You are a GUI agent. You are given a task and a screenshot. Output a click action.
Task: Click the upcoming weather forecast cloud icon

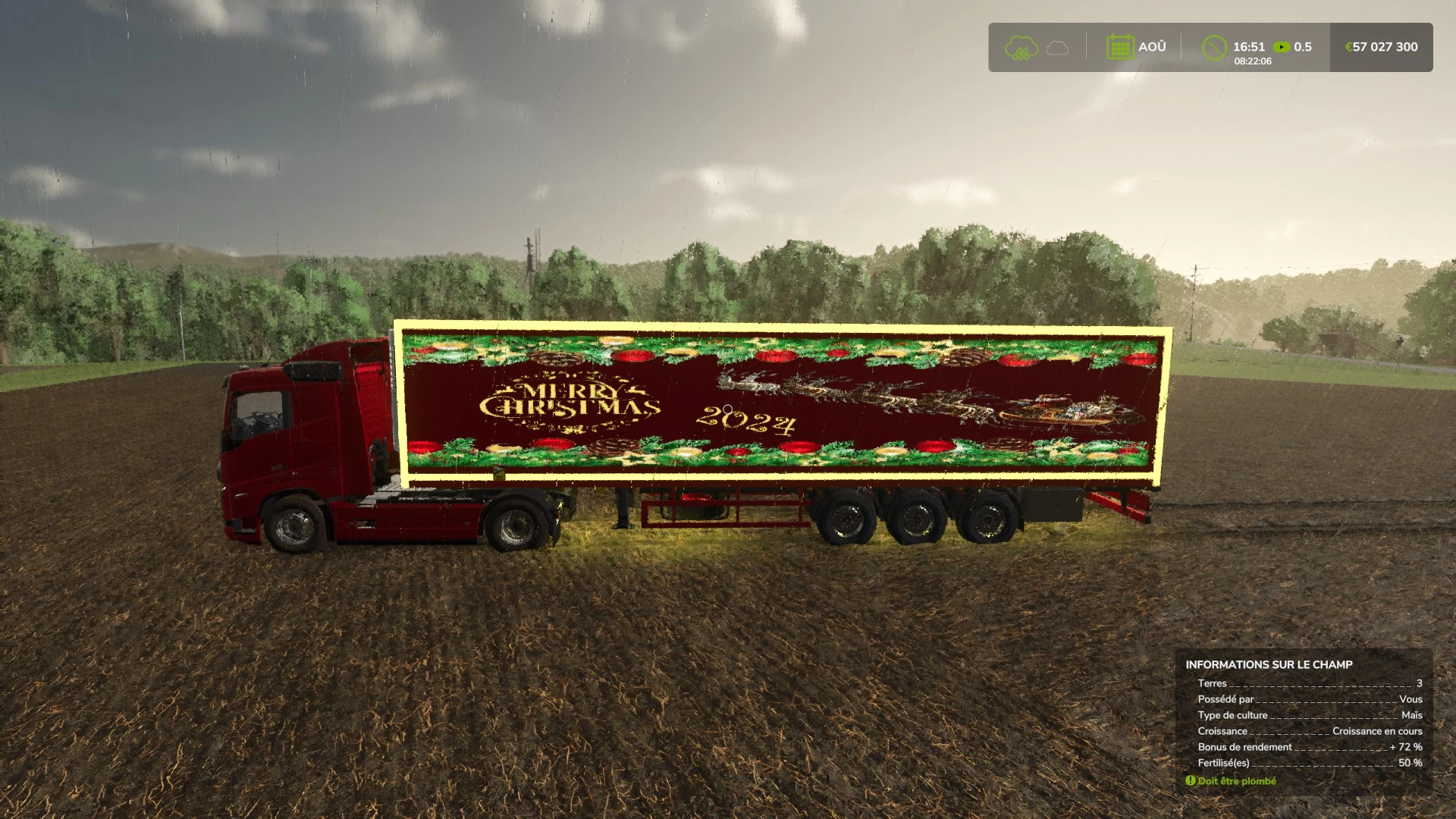pyautogui.click(x=1057, y=49)
